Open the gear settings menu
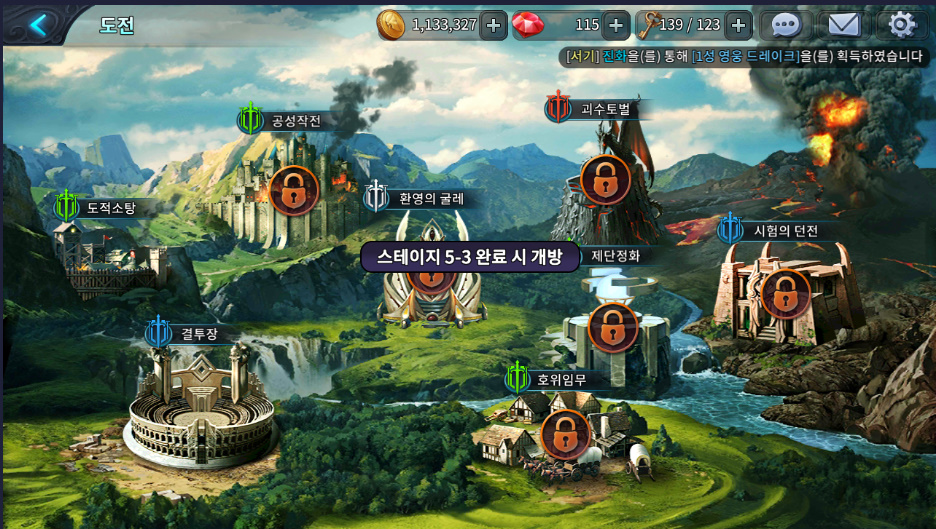936x529 pixels. [902, 25]
